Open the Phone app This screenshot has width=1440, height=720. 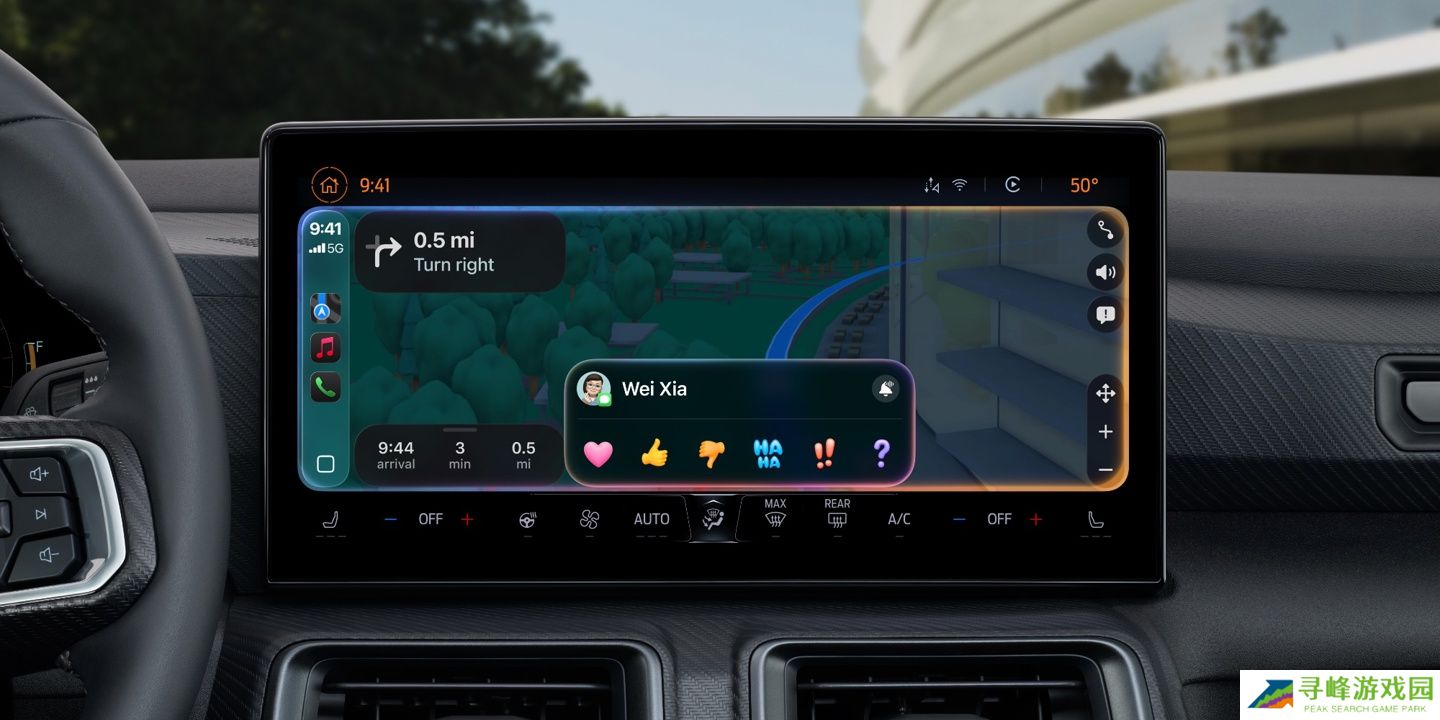pyautogui.click(x=325, y=387)
